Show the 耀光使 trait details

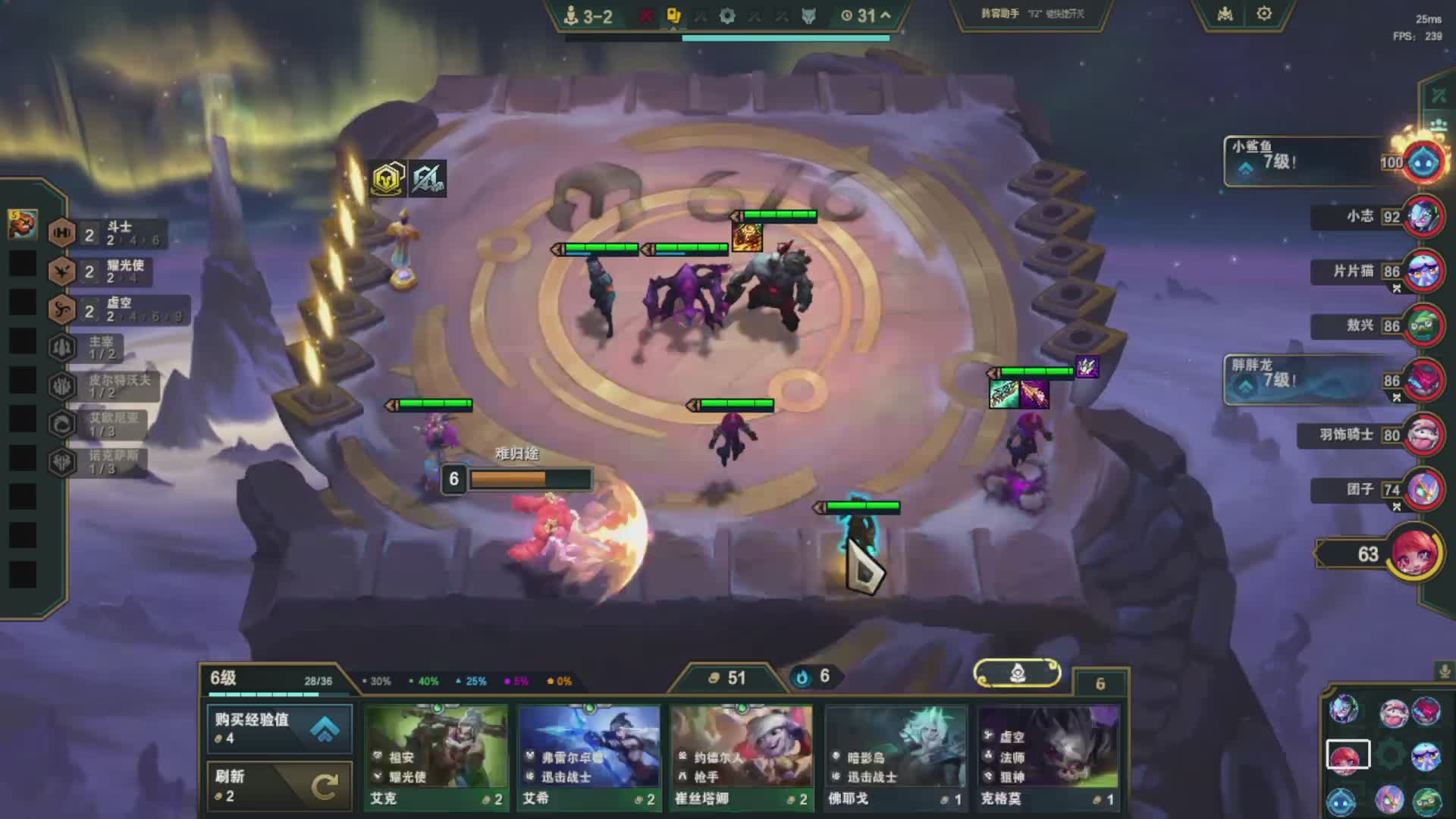pyautogui.click(x=105, y=271)
